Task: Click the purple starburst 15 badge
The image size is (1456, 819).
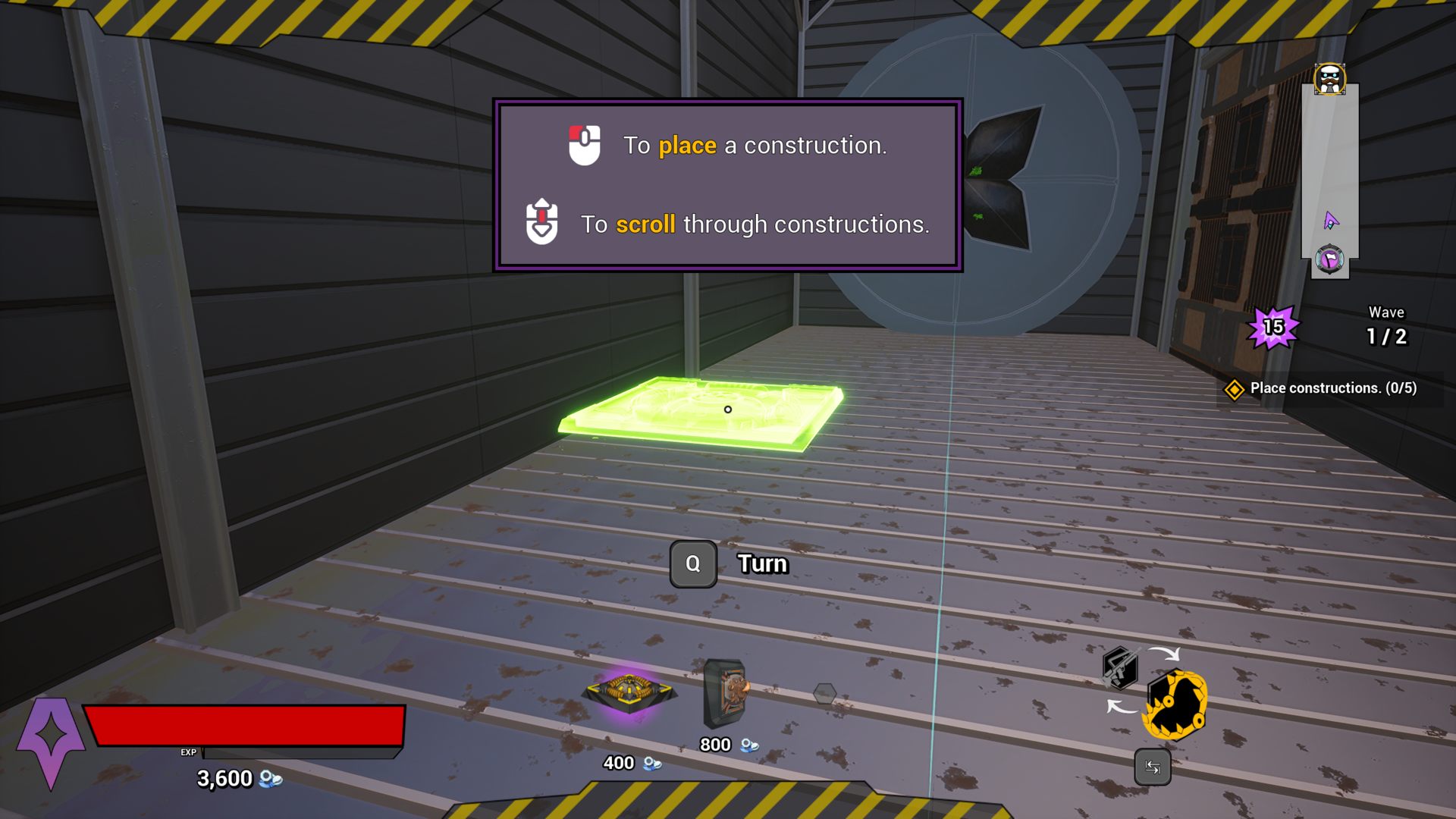Action: point(1273,328)
